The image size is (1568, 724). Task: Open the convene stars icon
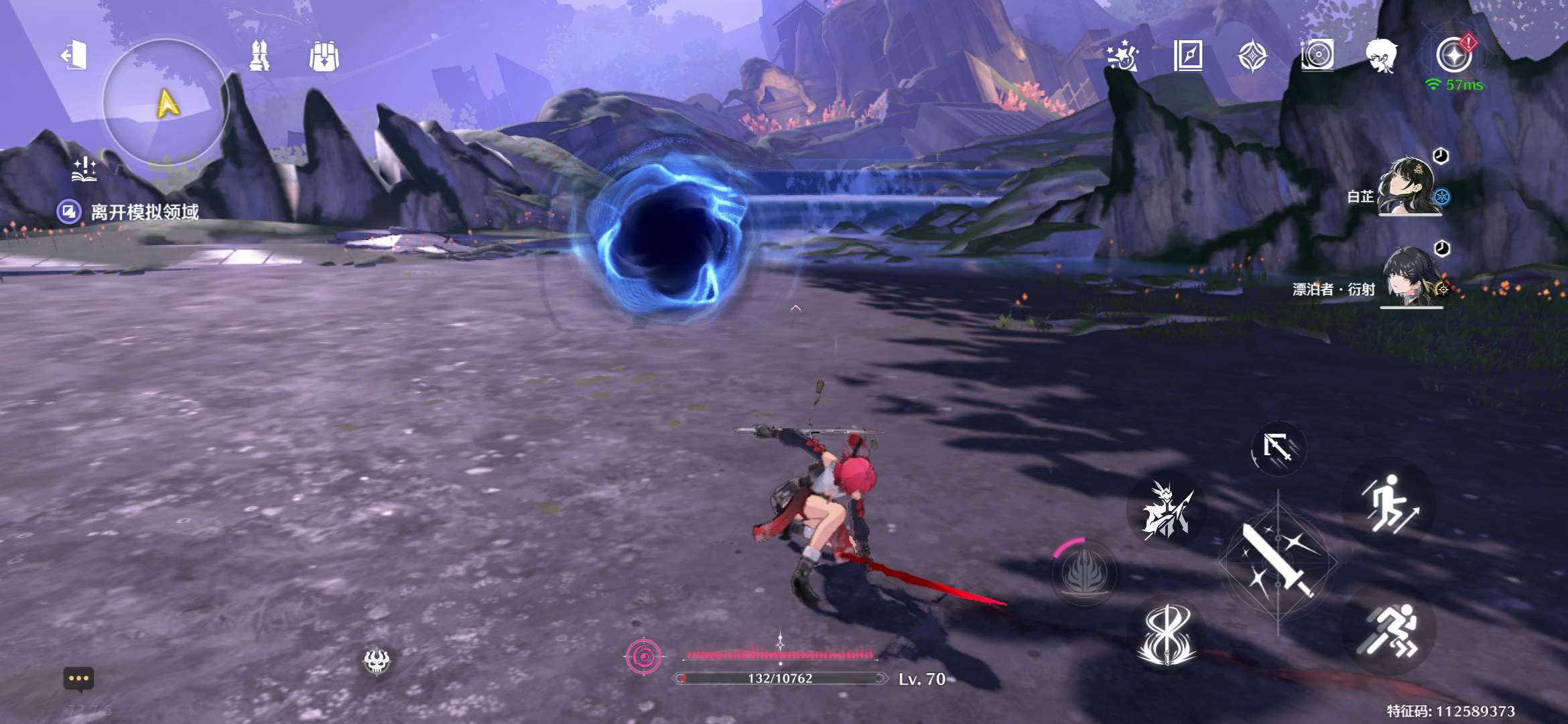click(1122, 55)
